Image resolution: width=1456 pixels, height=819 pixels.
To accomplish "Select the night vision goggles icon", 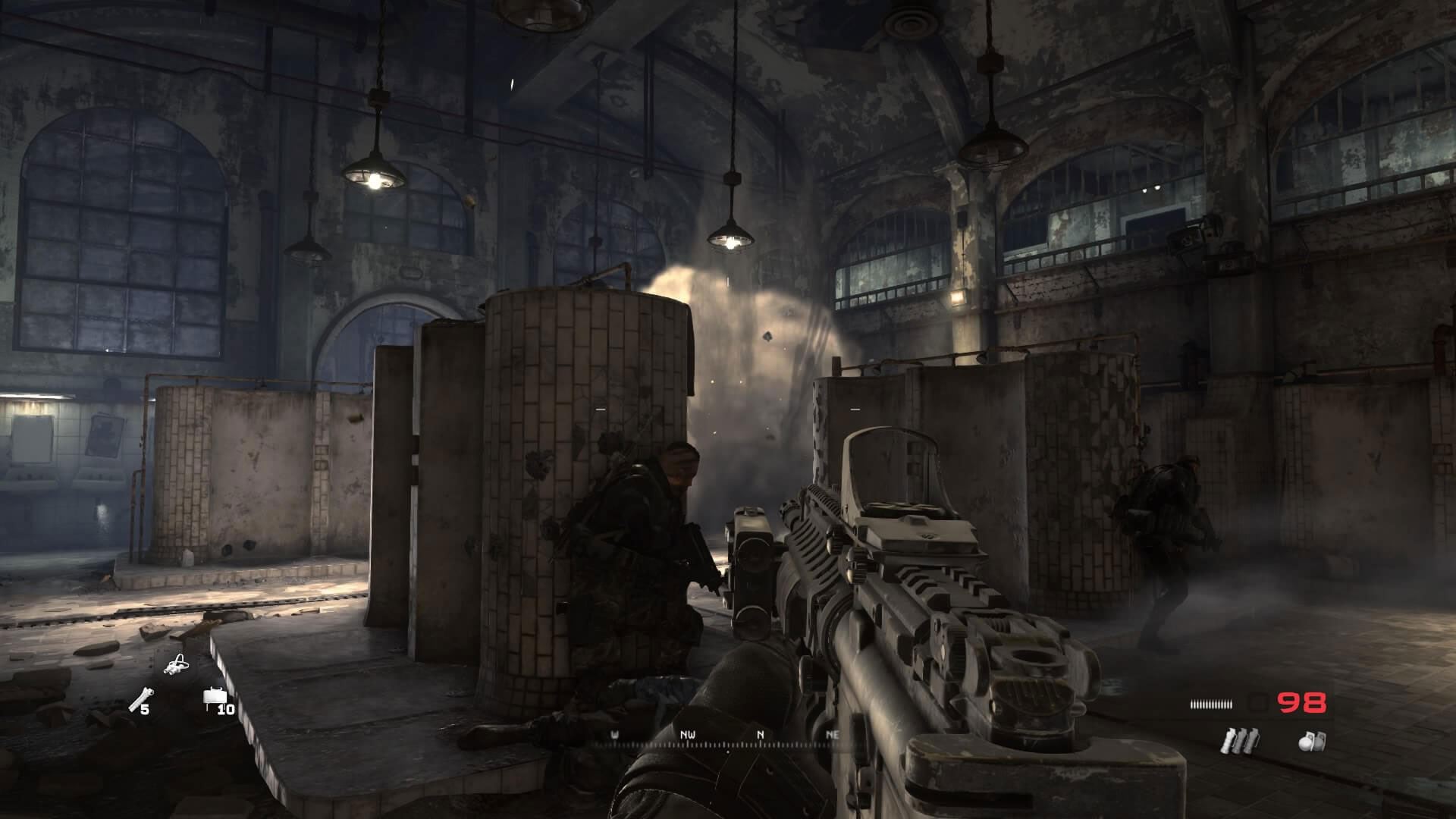I will click(177, 667).
